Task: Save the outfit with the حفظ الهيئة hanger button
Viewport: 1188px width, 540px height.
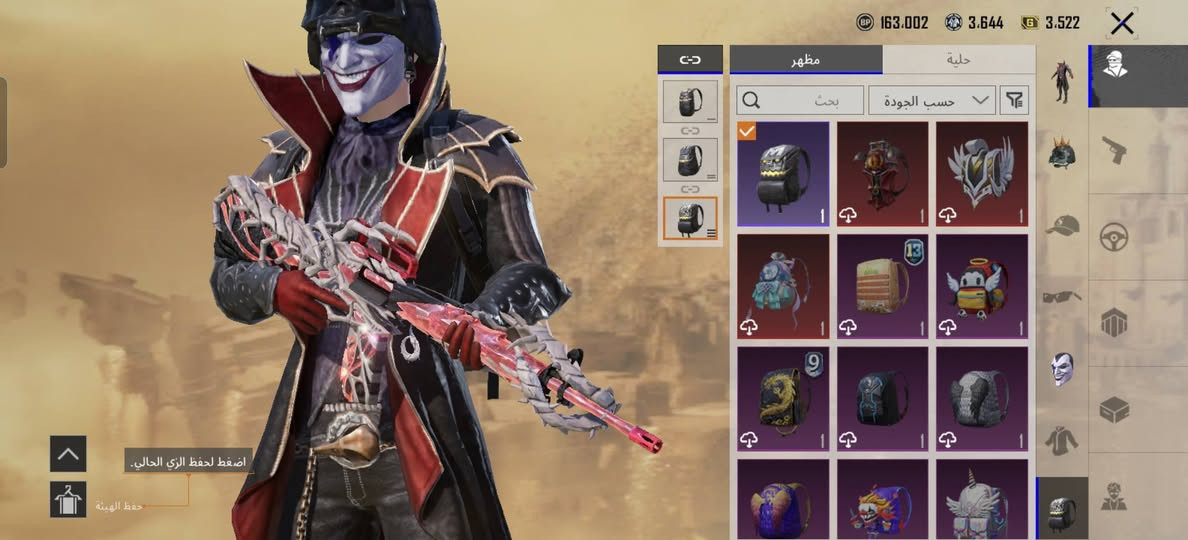Action: pos(68,499)
